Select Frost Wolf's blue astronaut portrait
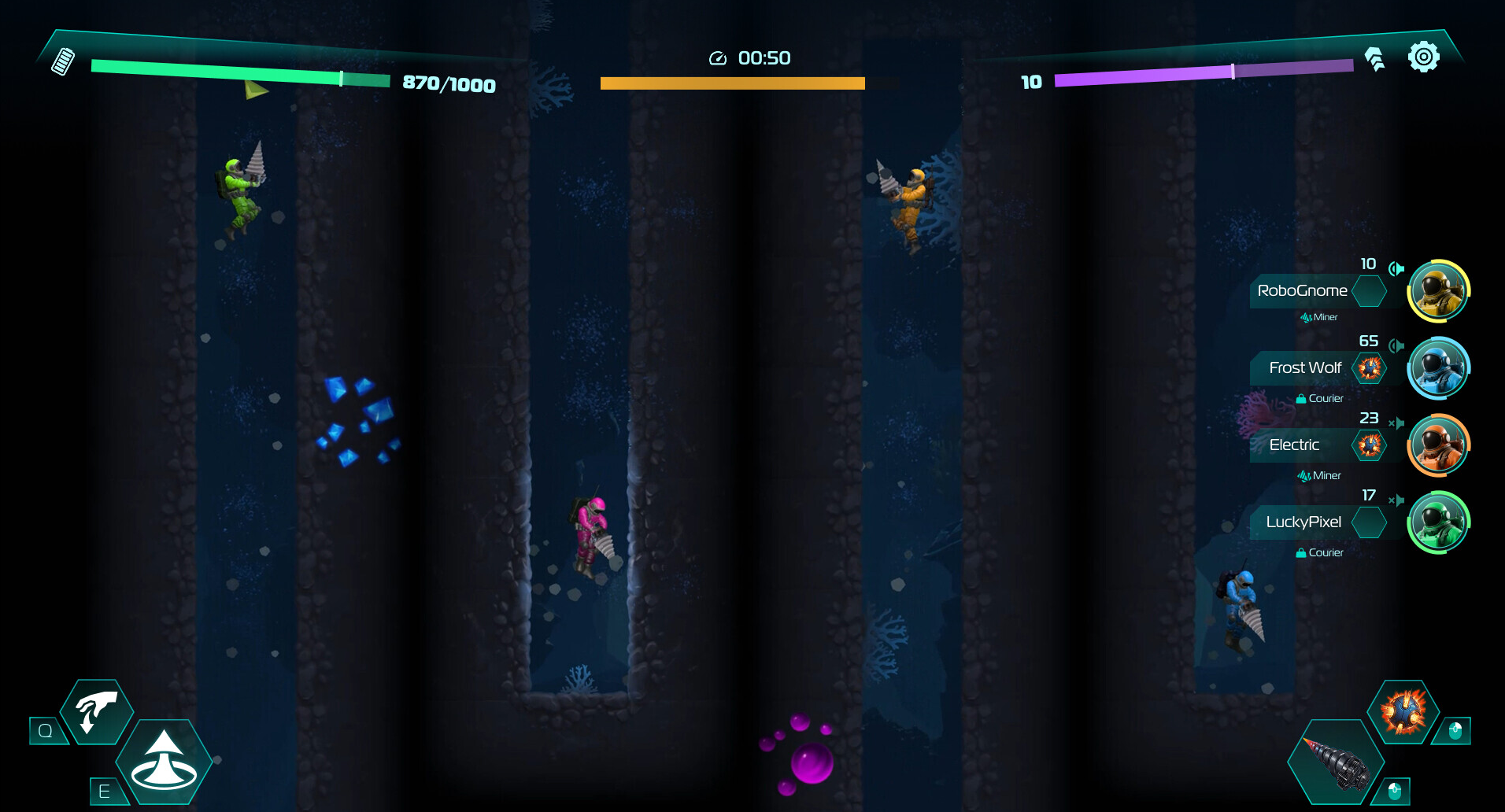Viewport: 1505px width, 812px height. [1438, 368]
